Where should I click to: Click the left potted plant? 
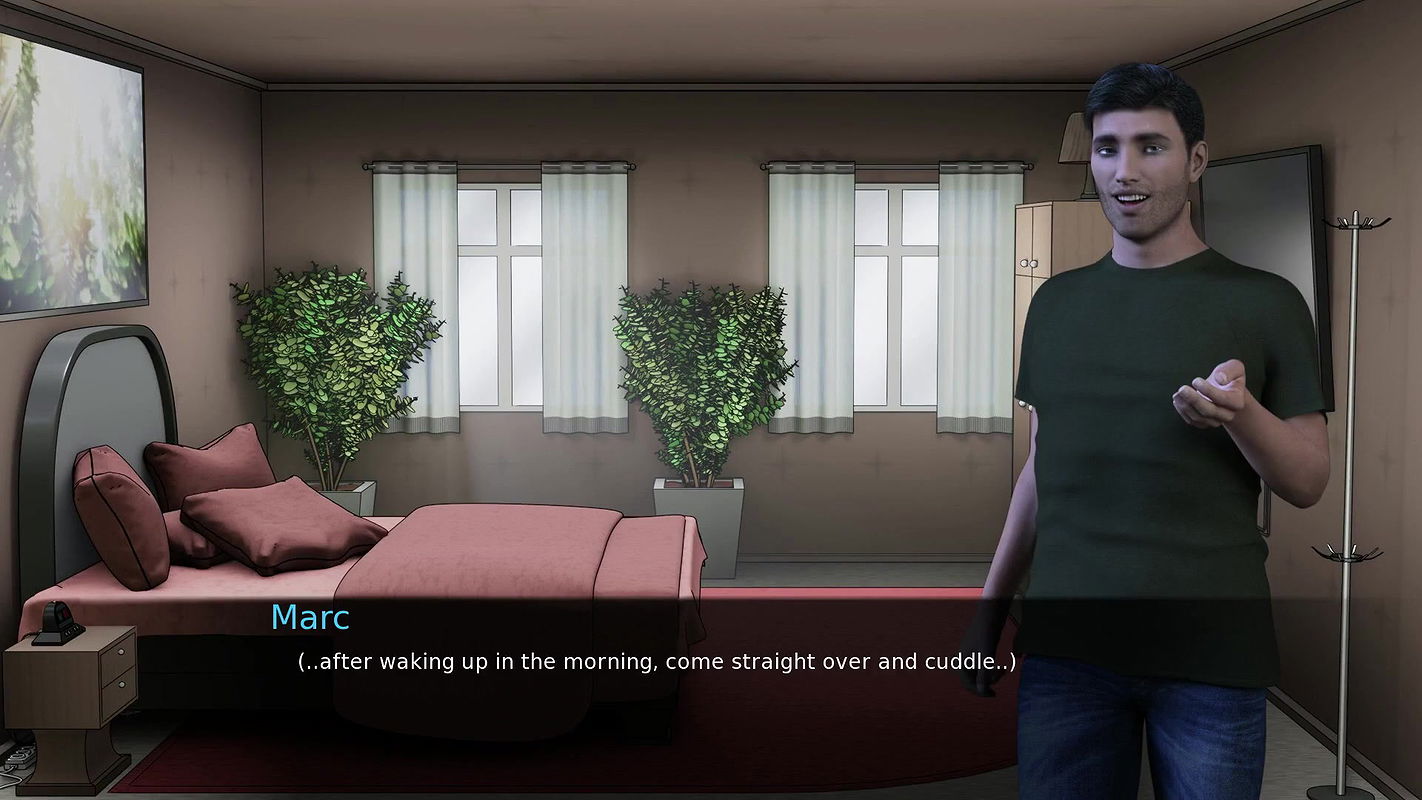[330, 370]
